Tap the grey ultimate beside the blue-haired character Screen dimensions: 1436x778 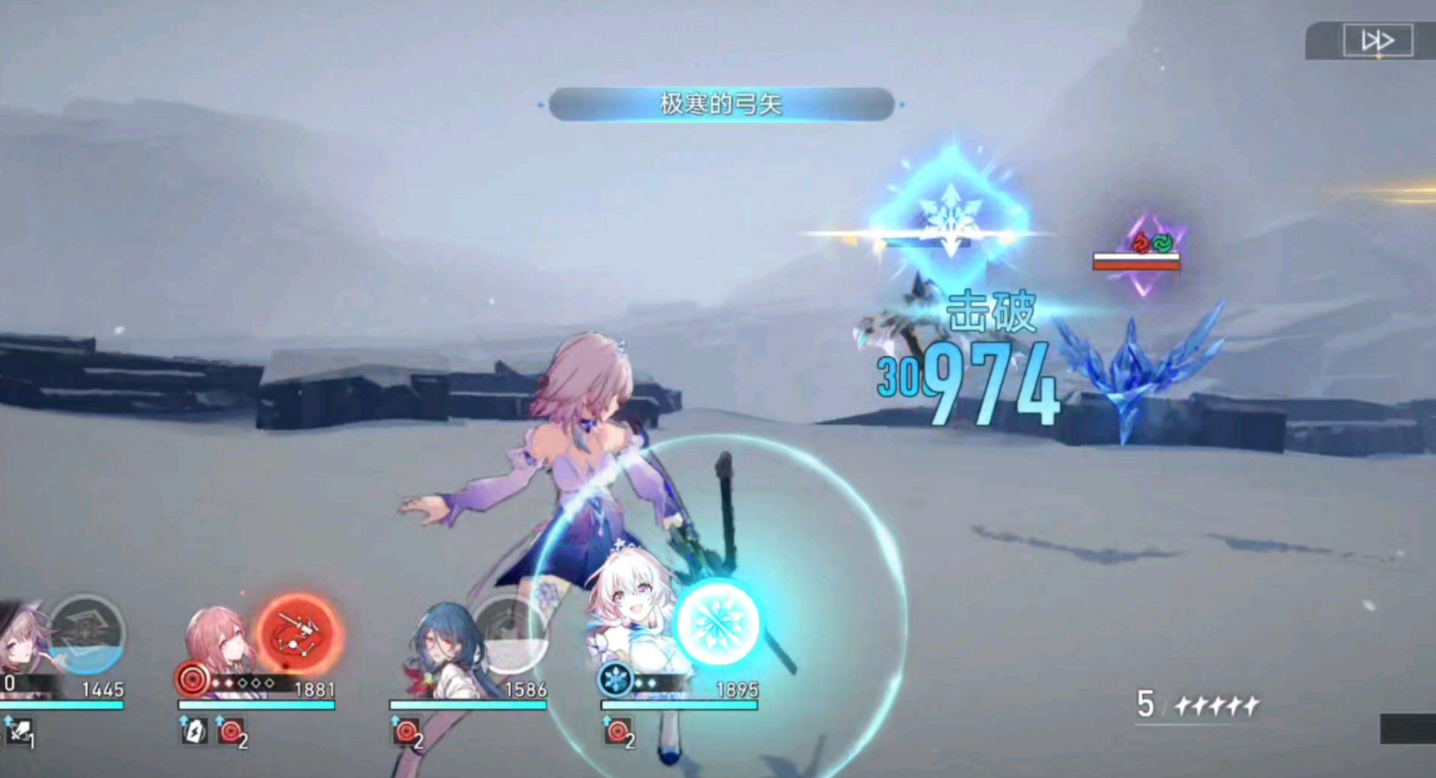click(x=507, y=632)
